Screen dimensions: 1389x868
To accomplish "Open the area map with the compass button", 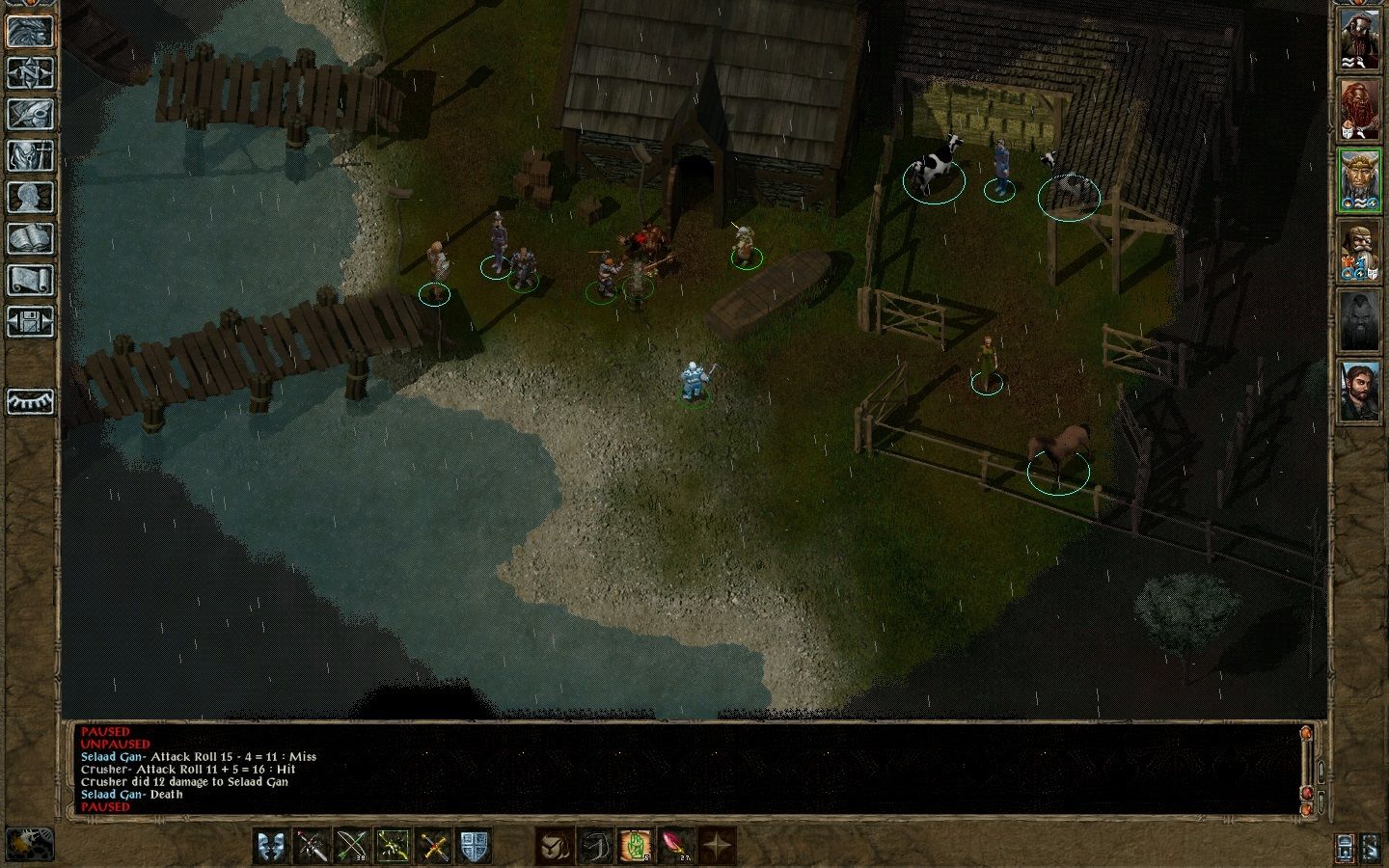I will (30, 72).
